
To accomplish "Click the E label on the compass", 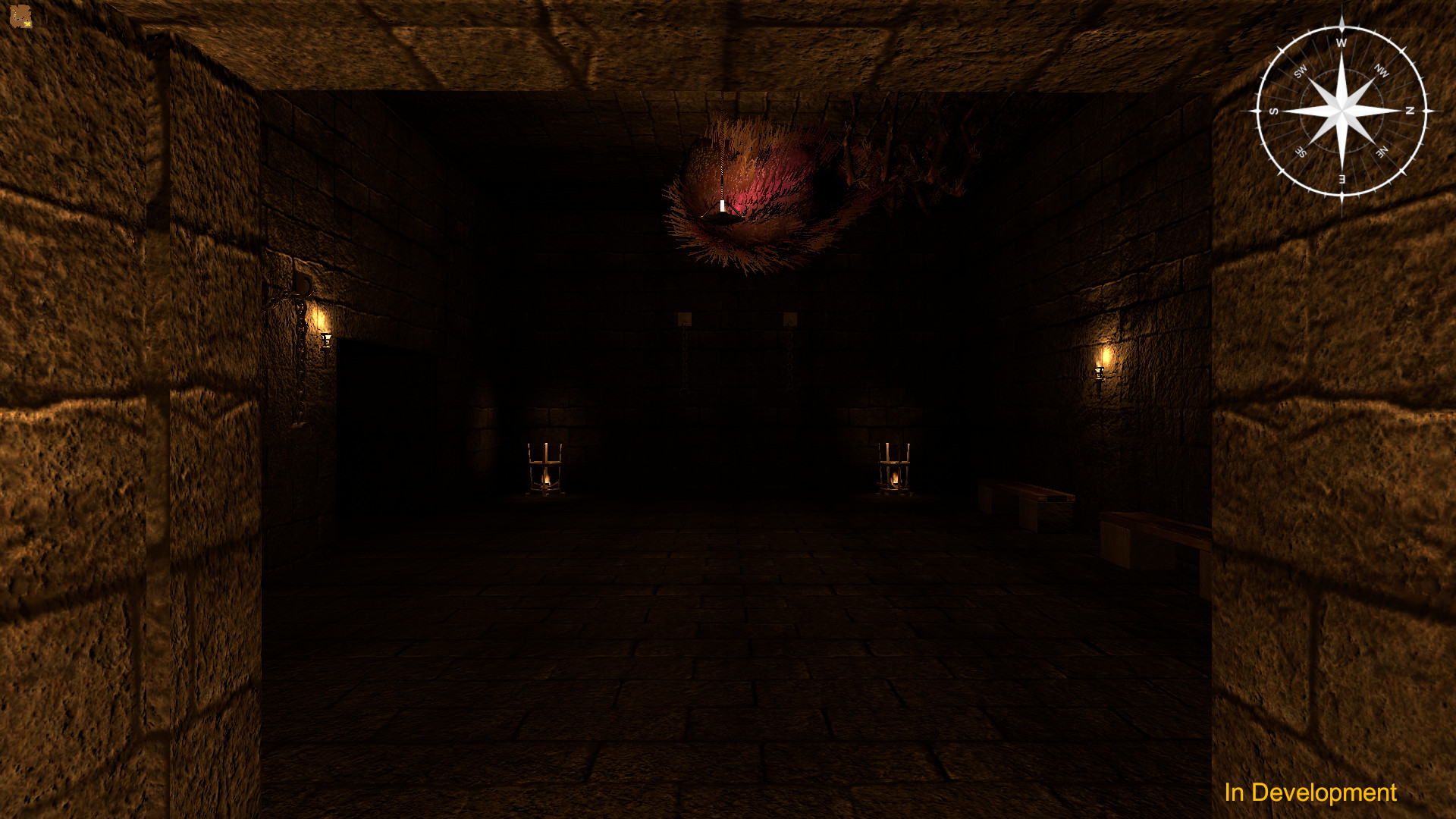I will click(x=1342, y=179).
